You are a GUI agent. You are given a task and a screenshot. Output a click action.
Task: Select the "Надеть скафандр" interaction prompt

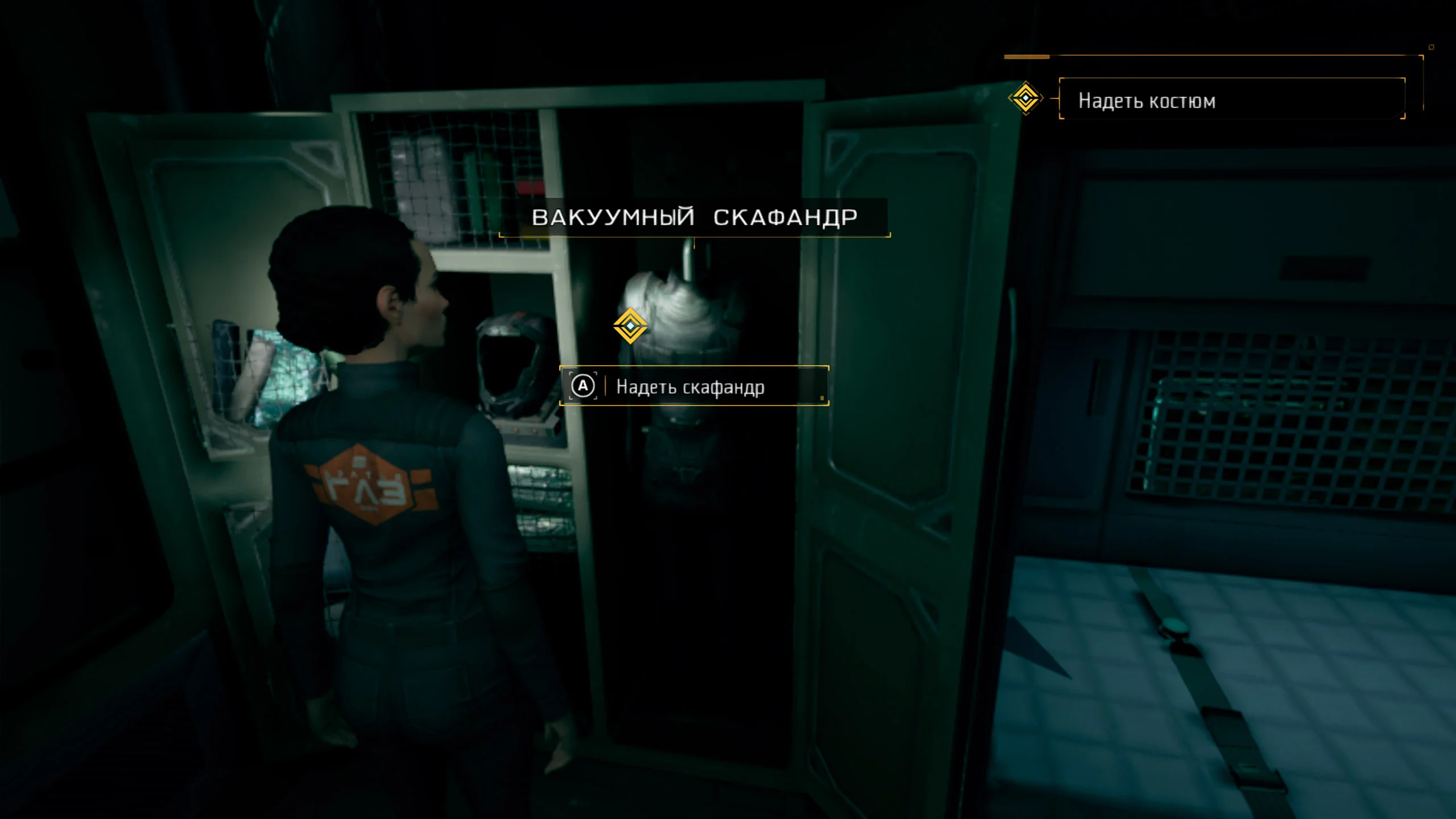click(x=694, y=386)
